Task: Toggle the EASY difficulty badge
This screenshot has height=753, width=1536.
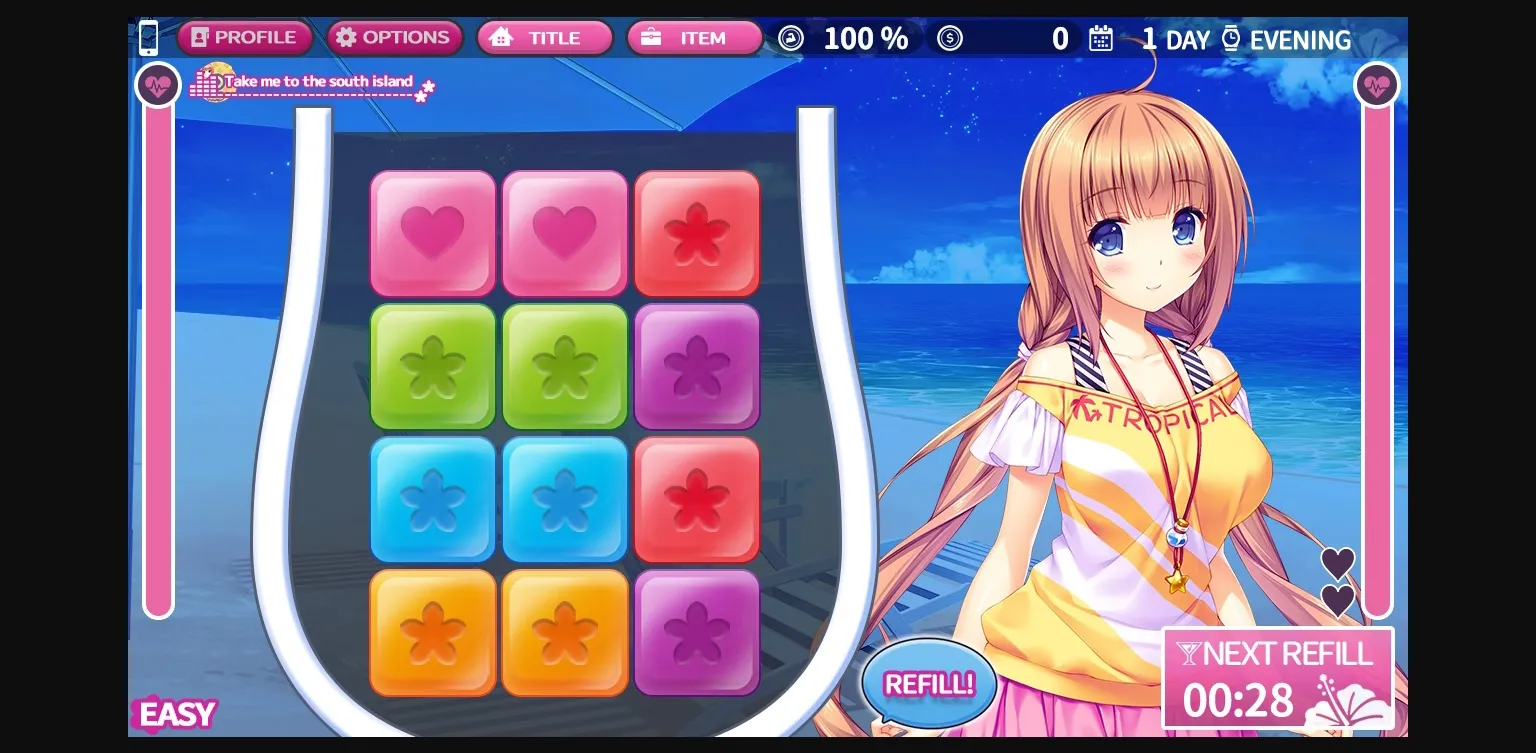Action: tap(175, 714)
